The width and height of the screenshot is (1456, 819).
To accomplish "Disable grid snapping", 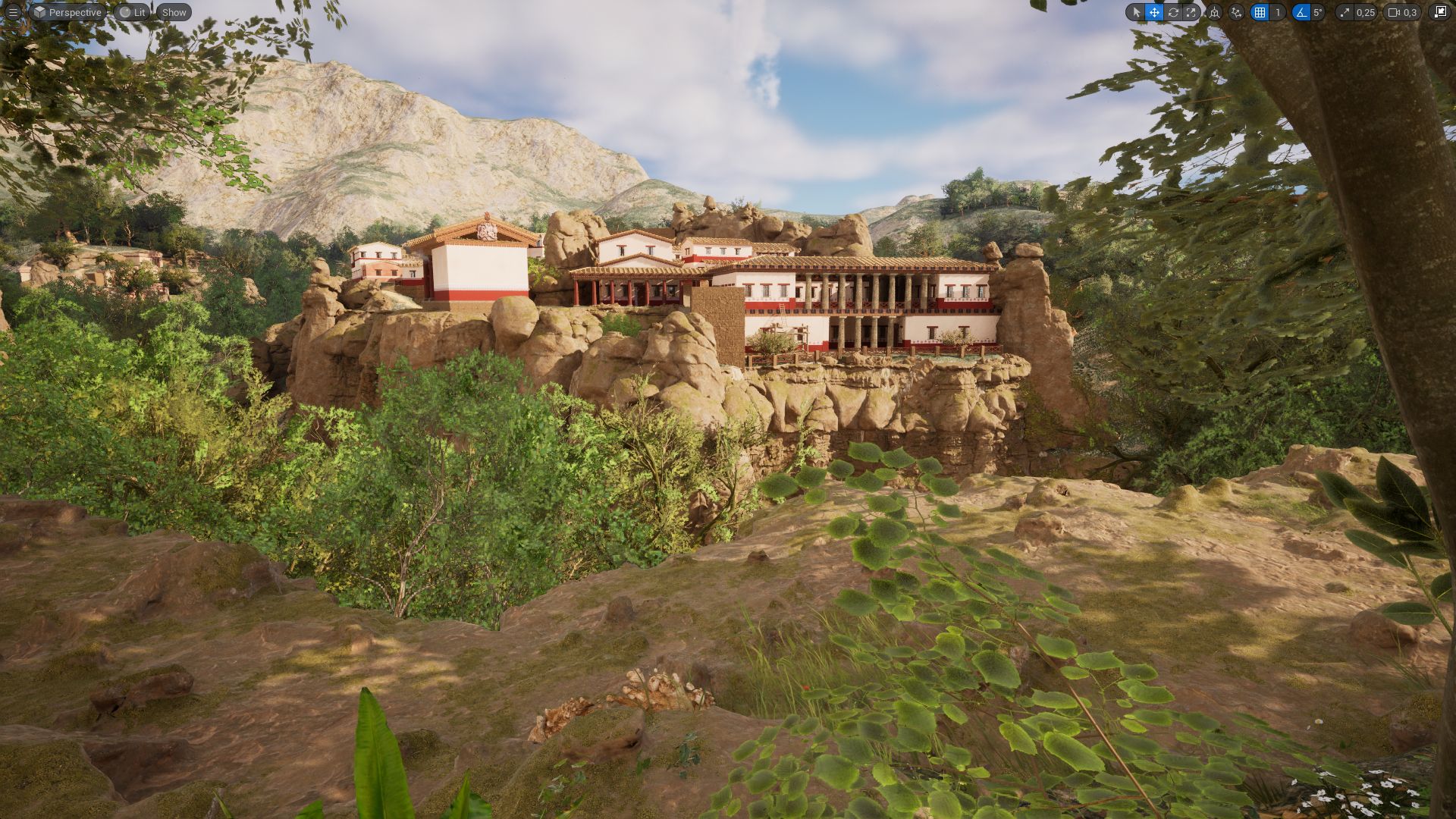I will point(1260,12).
